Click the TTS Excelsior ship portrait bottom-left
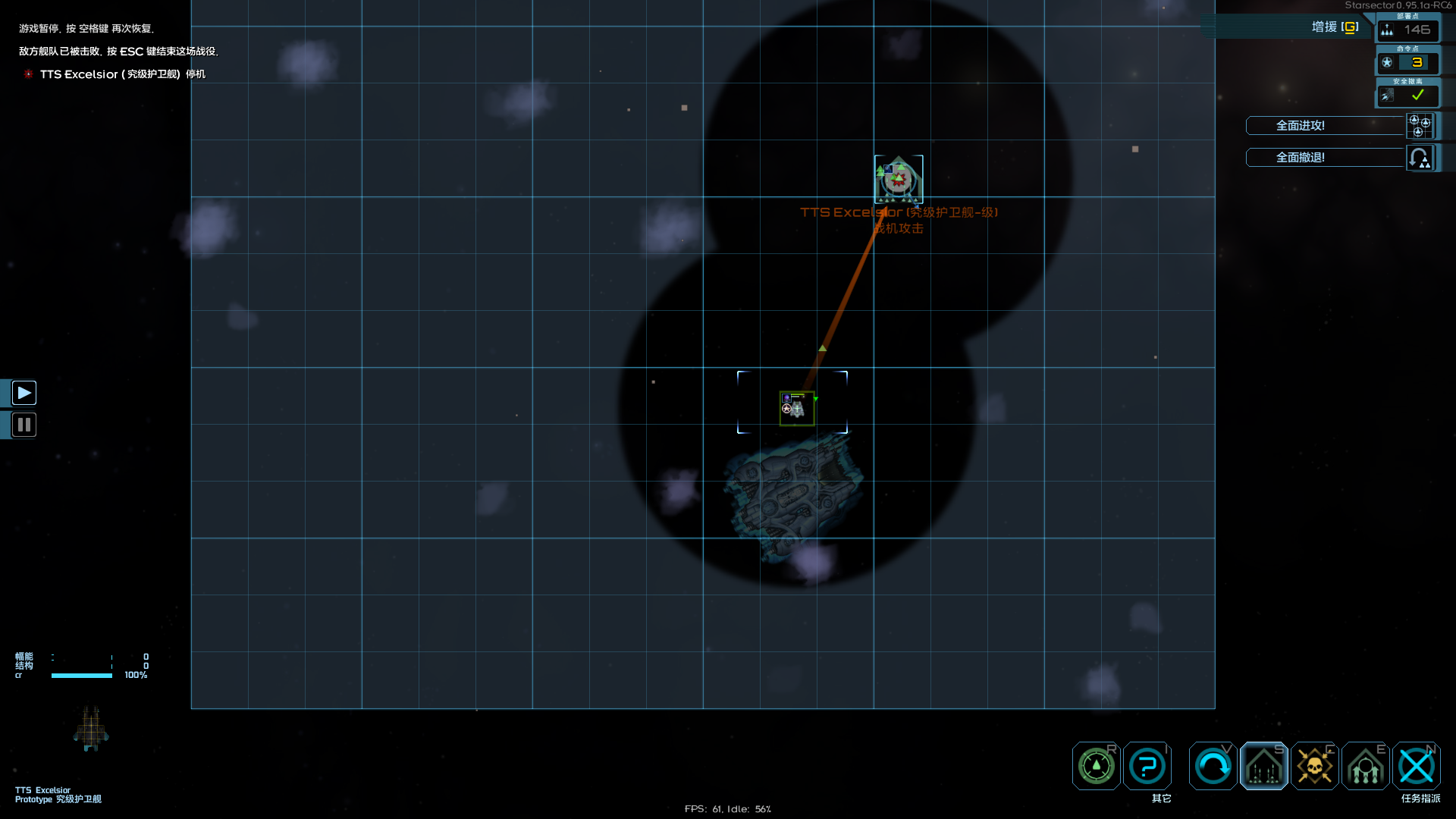This screenshot has height=819, width=1456. pyautogui.click(x=90, y=728)
